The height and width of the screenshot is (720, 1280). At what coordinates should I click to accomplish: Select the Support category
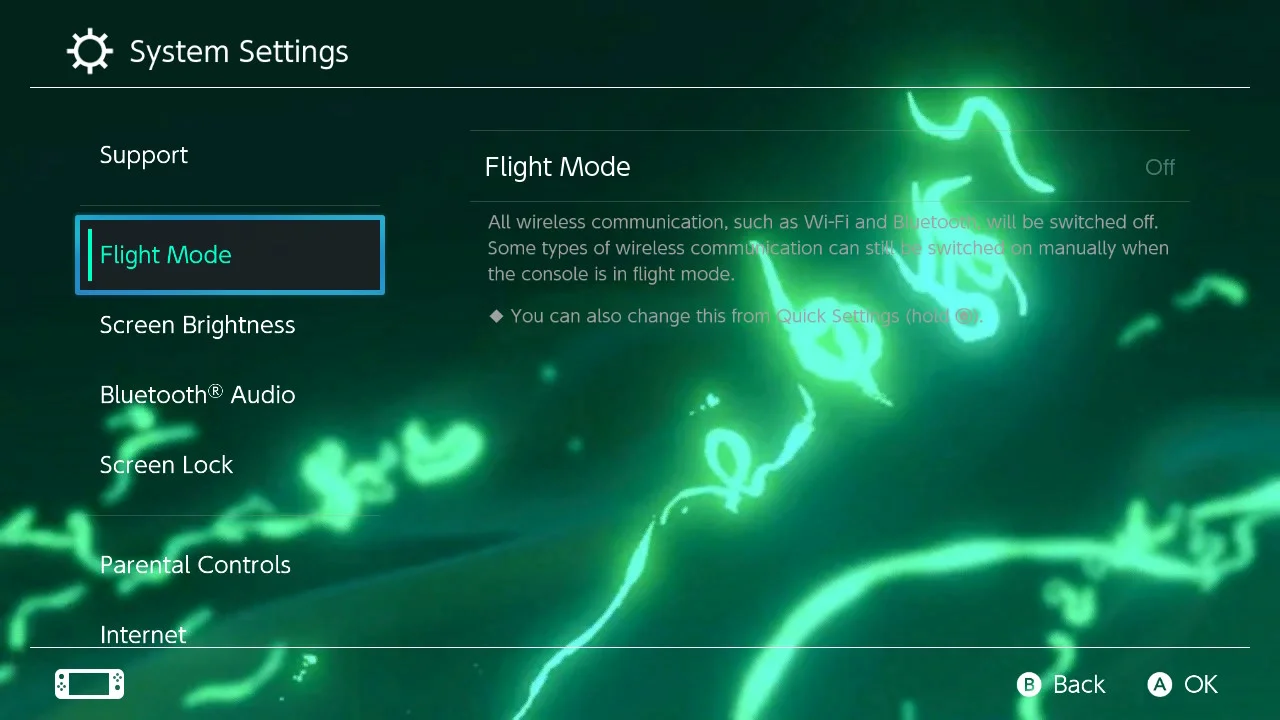(x=144, y=155)
